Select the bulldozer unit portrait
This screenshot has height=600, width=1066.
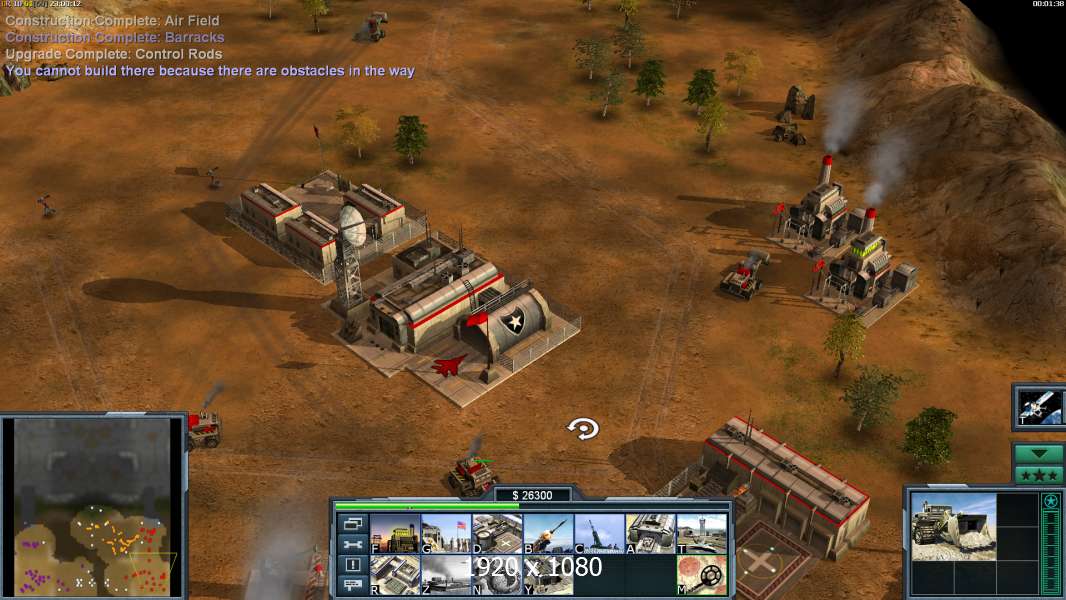point(953,526)
